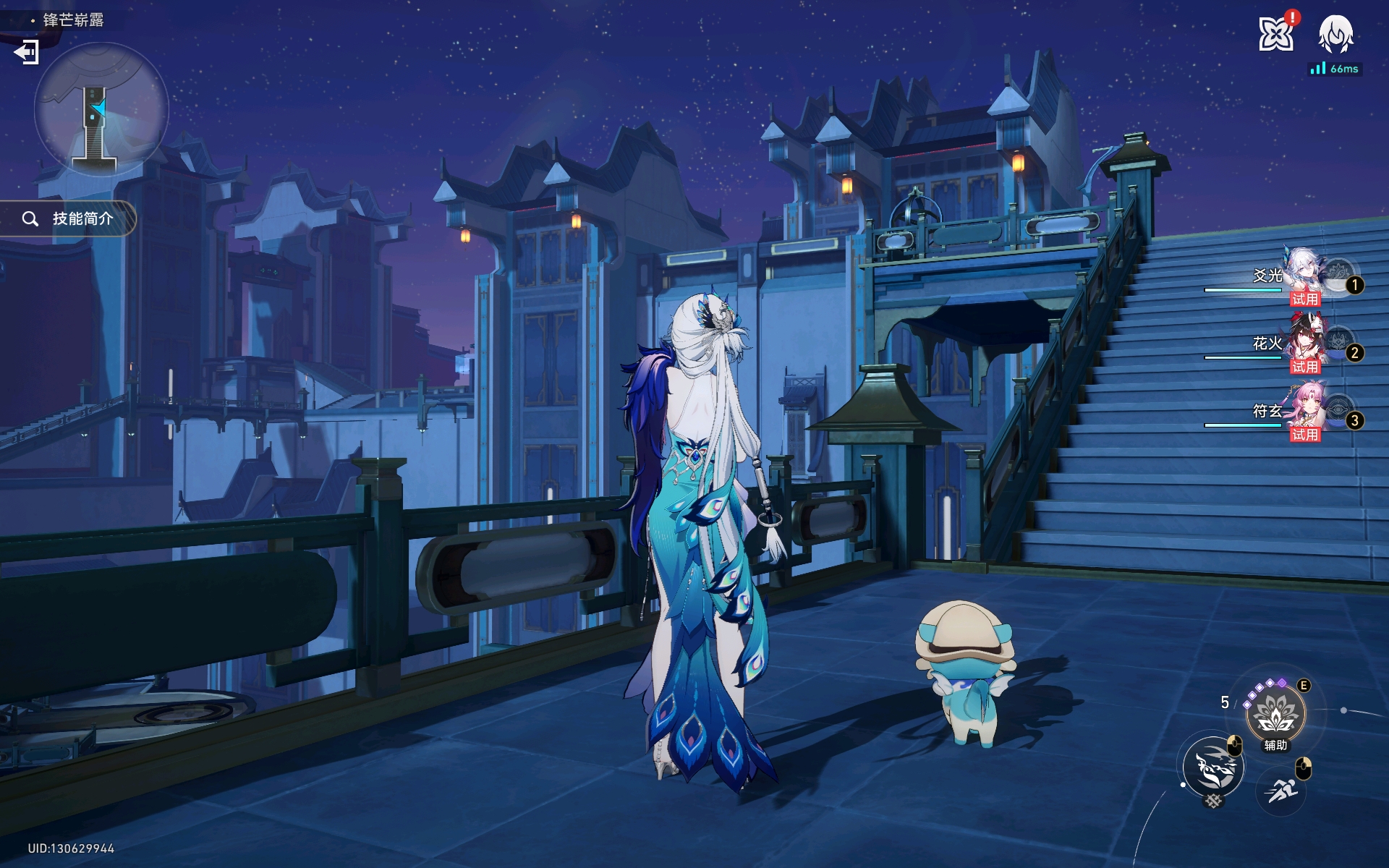Image resolution: width=1389 pixels, height=868 pixels.
Task: Activate the lotus 辅助 technique skill
Action: (1275, 714)
